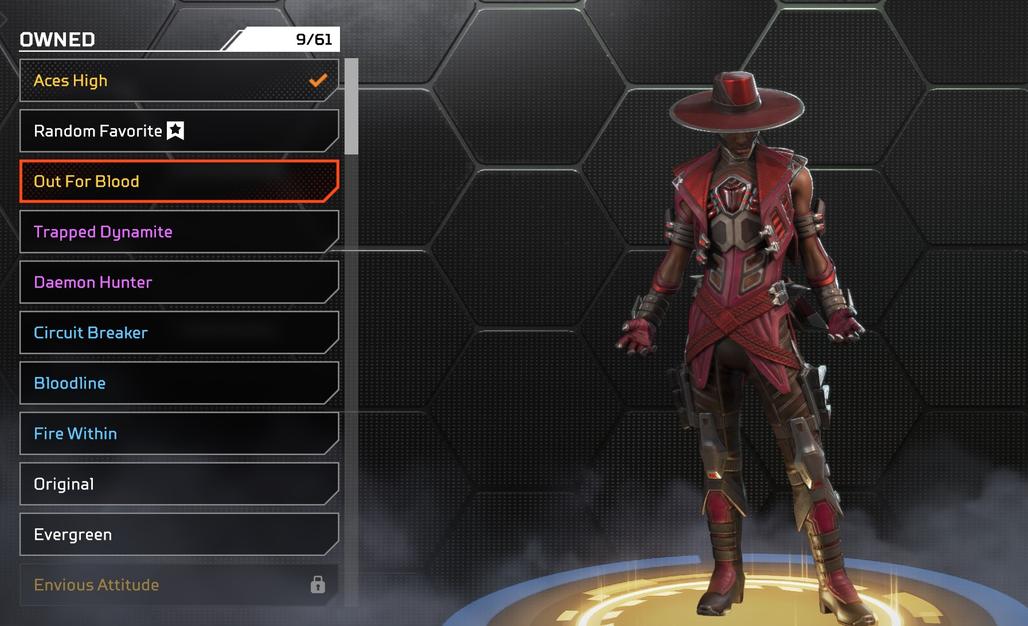Viewport: 1028px width, 626px height.
Task: Select the Original skin
Action: [x=178, y=484]
